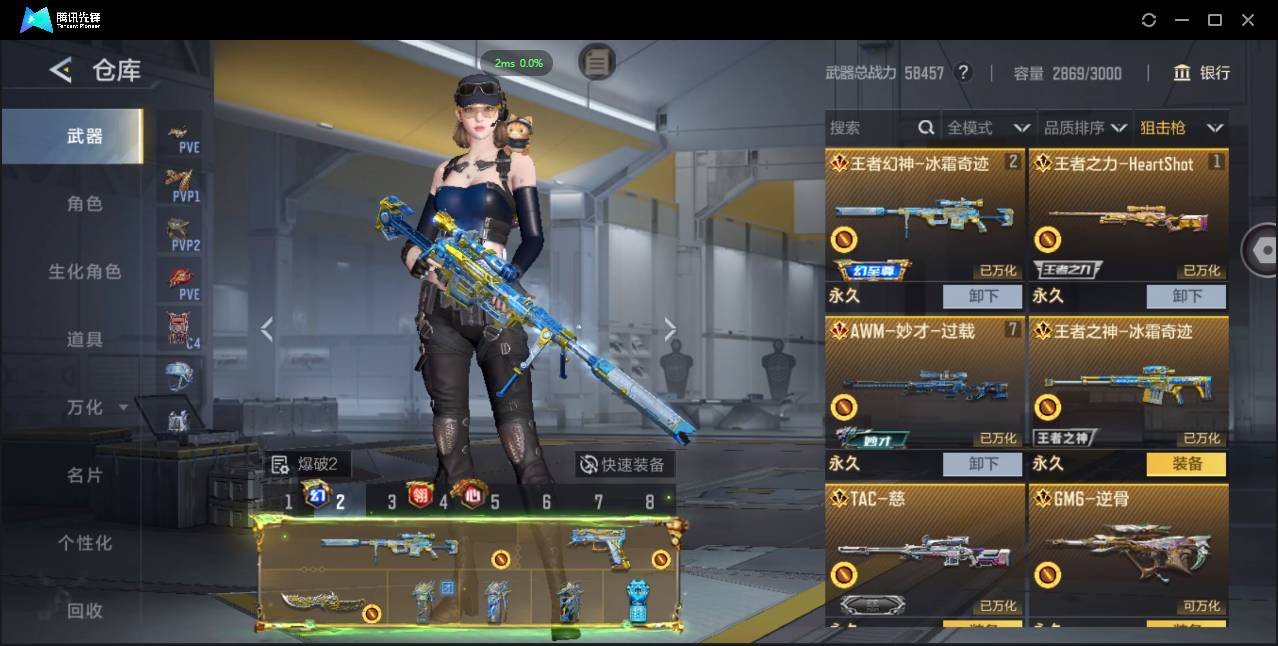Open the 回收 section
Viewport: 1278px width, 646px height.
coord(85,610)
